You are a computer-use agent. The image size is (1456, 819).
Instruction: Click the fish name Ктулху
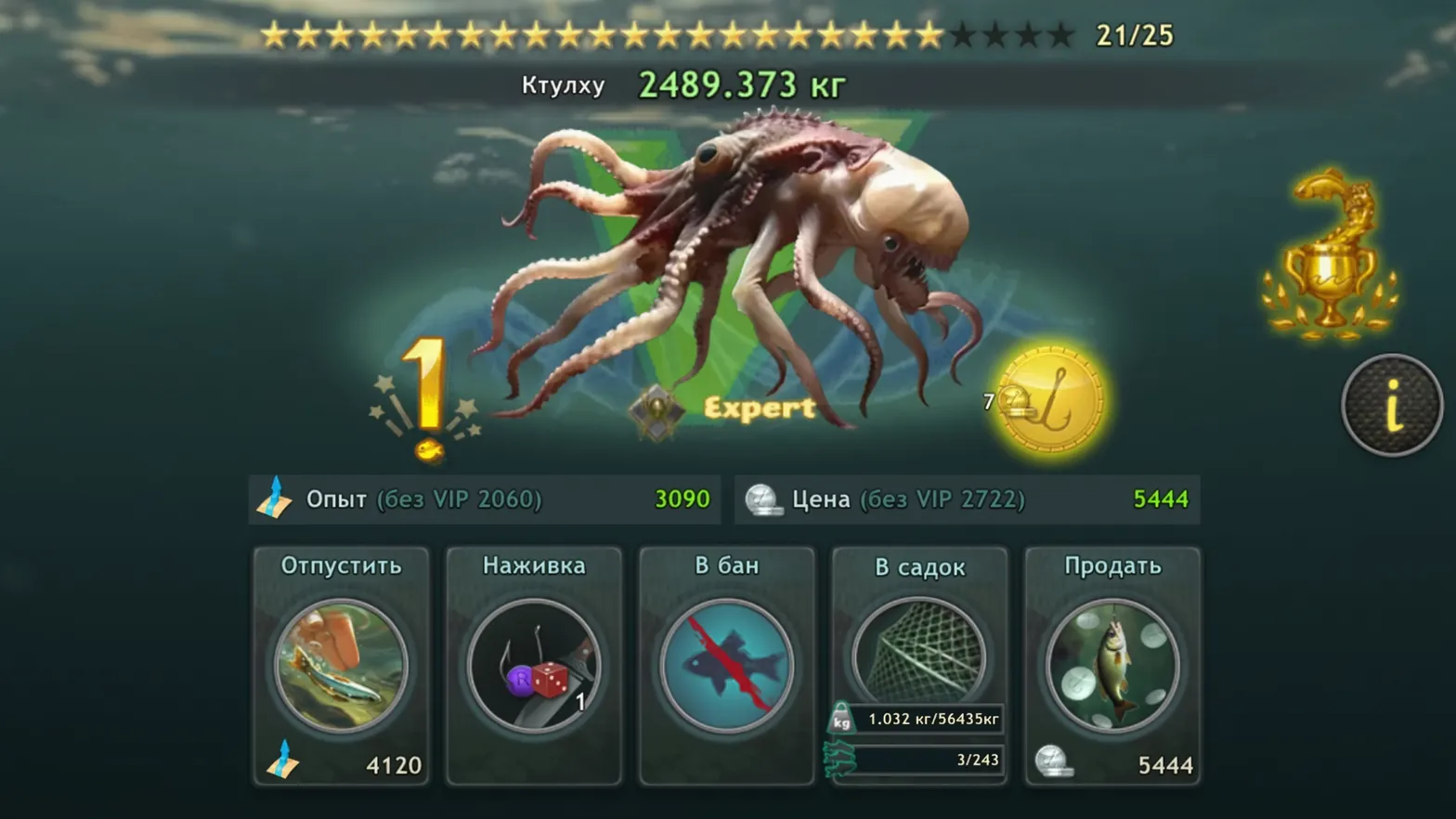562,84
